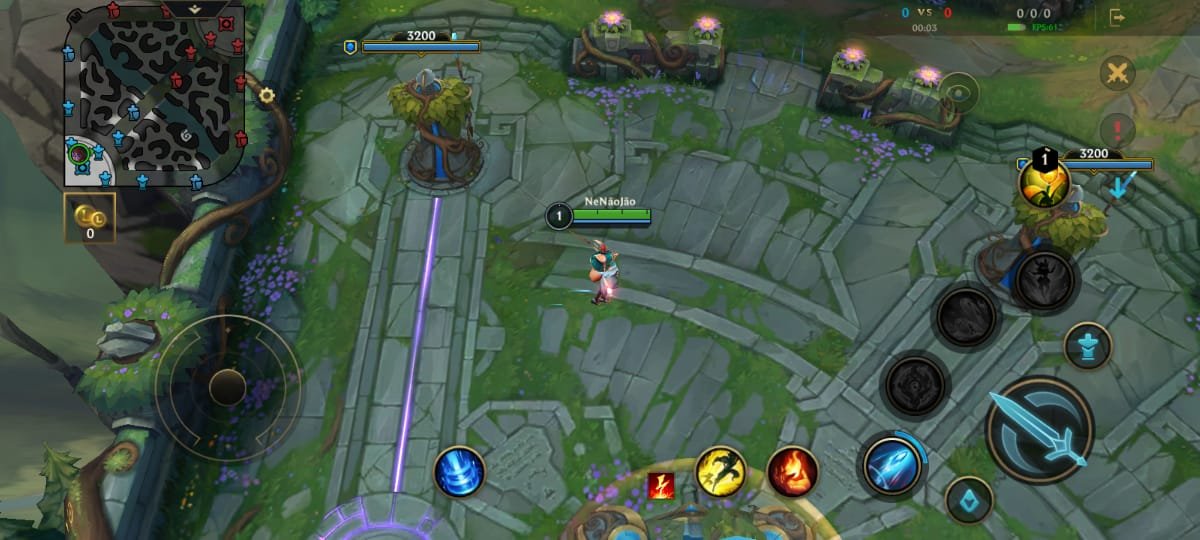This screenshot has width=1200, height=540.
Task: Tap the blue minion targeting button
Action: point(968,499)
